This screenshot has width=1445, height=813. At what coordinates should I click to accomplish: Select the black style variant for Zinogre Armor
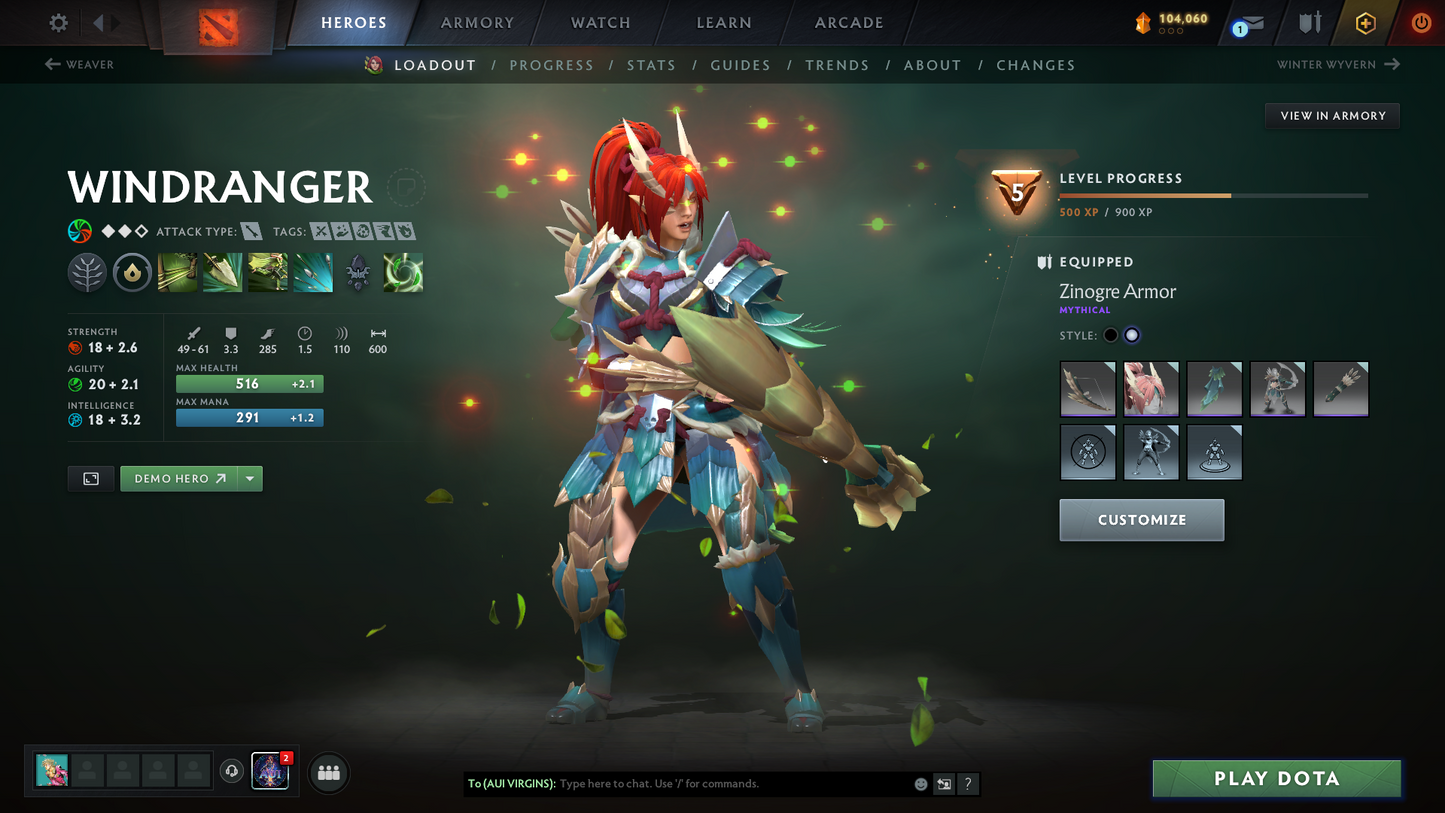point(1109,335)
